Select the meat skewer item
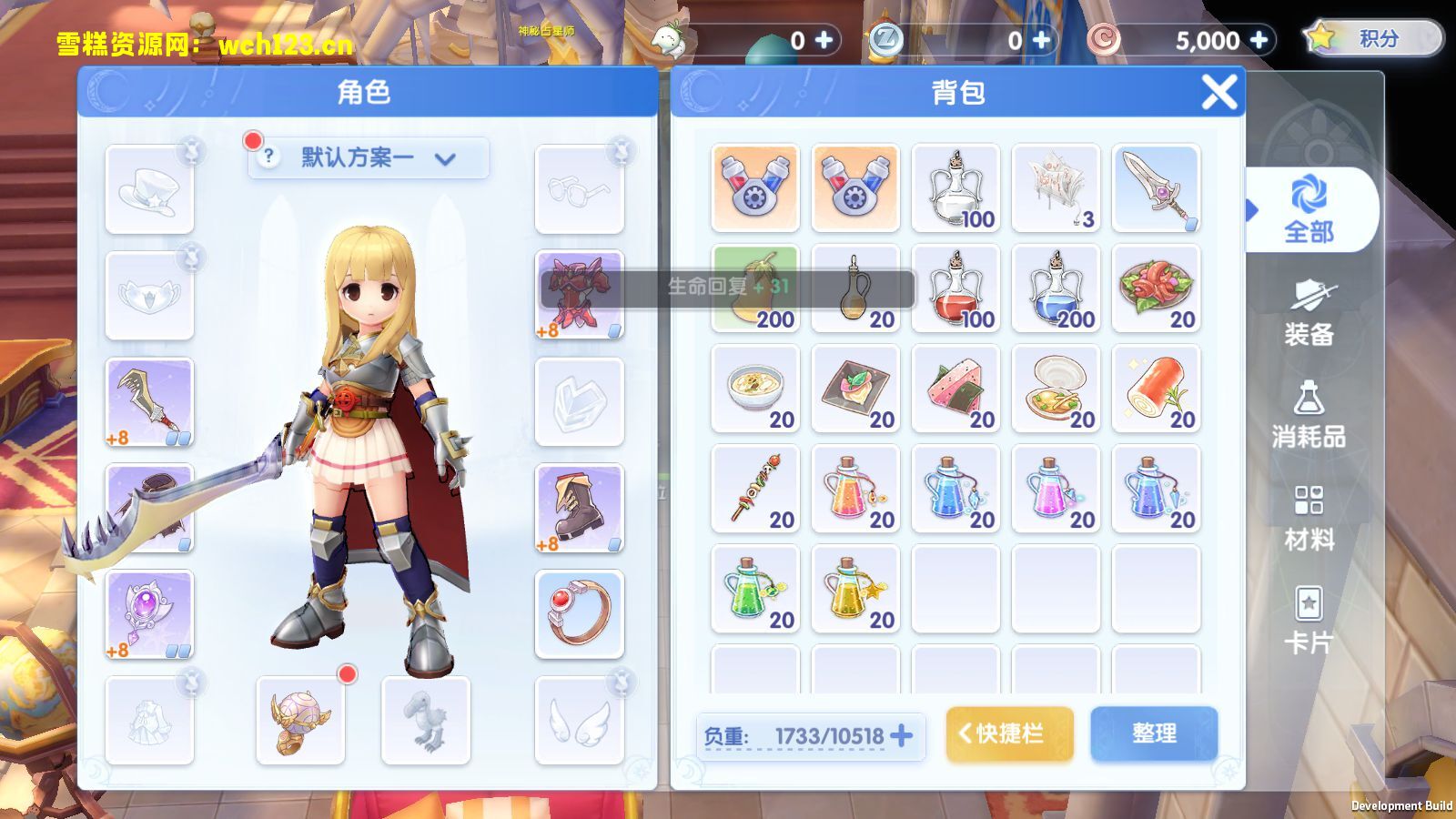Screen dimensions: 1456x819 point(755,489)
